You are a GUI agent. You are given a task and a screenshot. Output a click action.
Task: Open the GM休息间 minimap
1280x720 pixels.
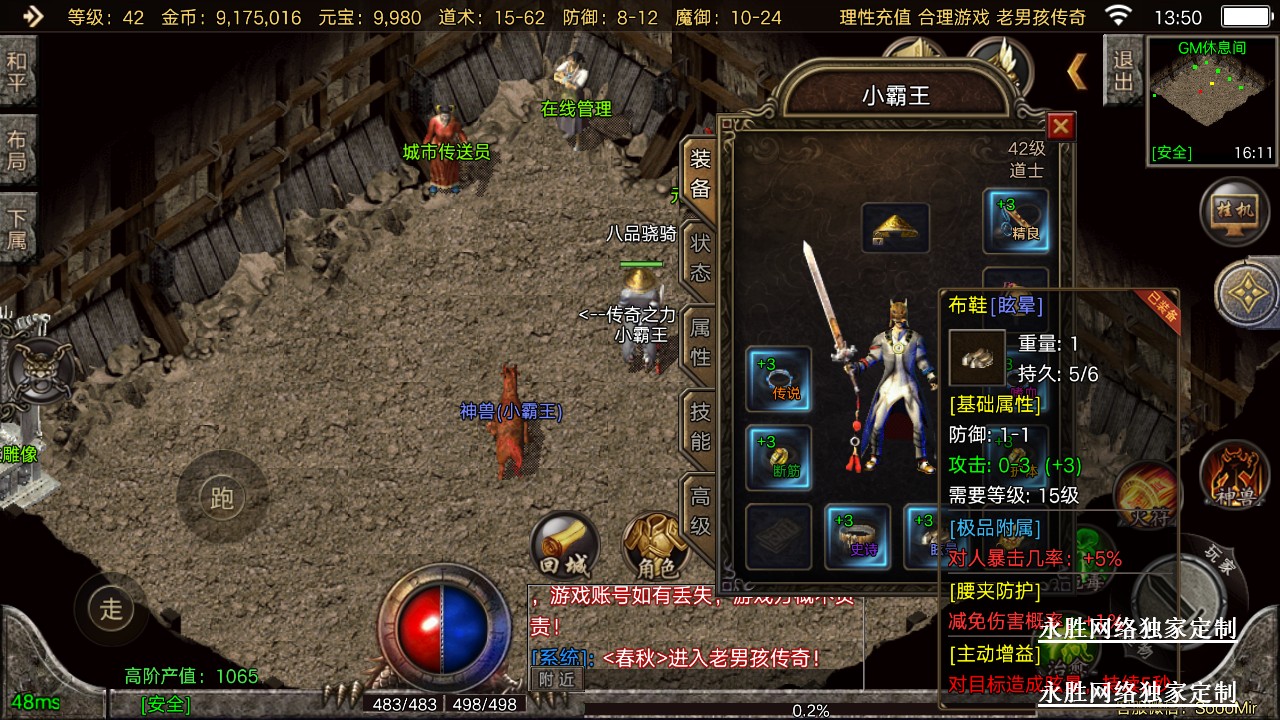(x=1212, y=98)
